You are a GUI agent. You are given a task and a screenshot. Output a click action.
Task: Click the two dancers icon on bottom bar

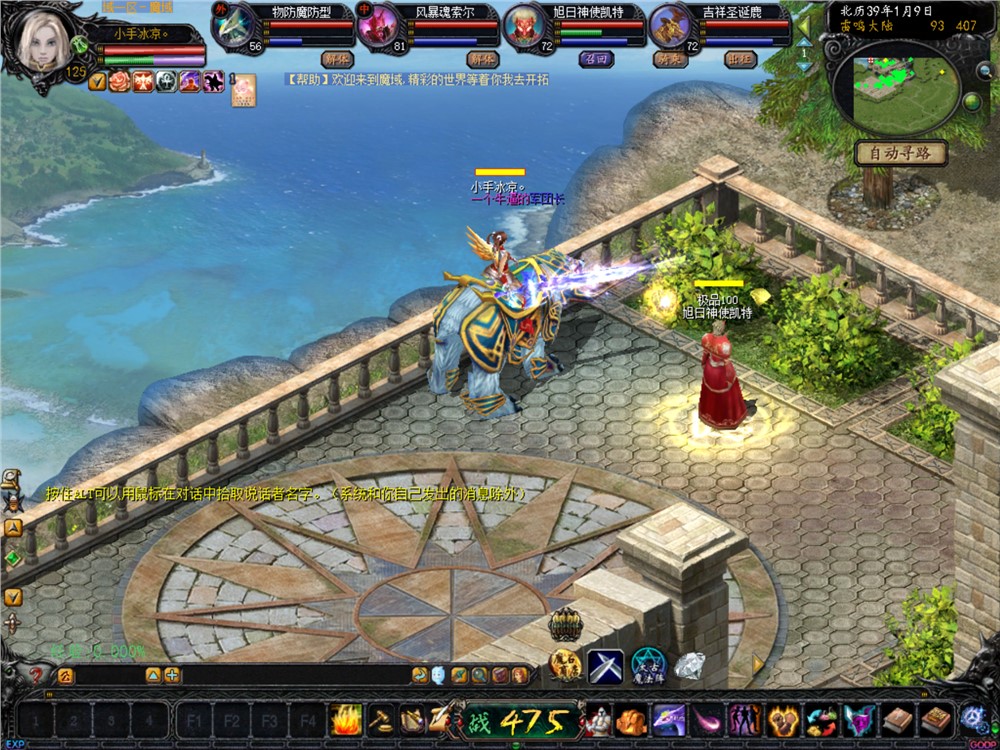744,720
